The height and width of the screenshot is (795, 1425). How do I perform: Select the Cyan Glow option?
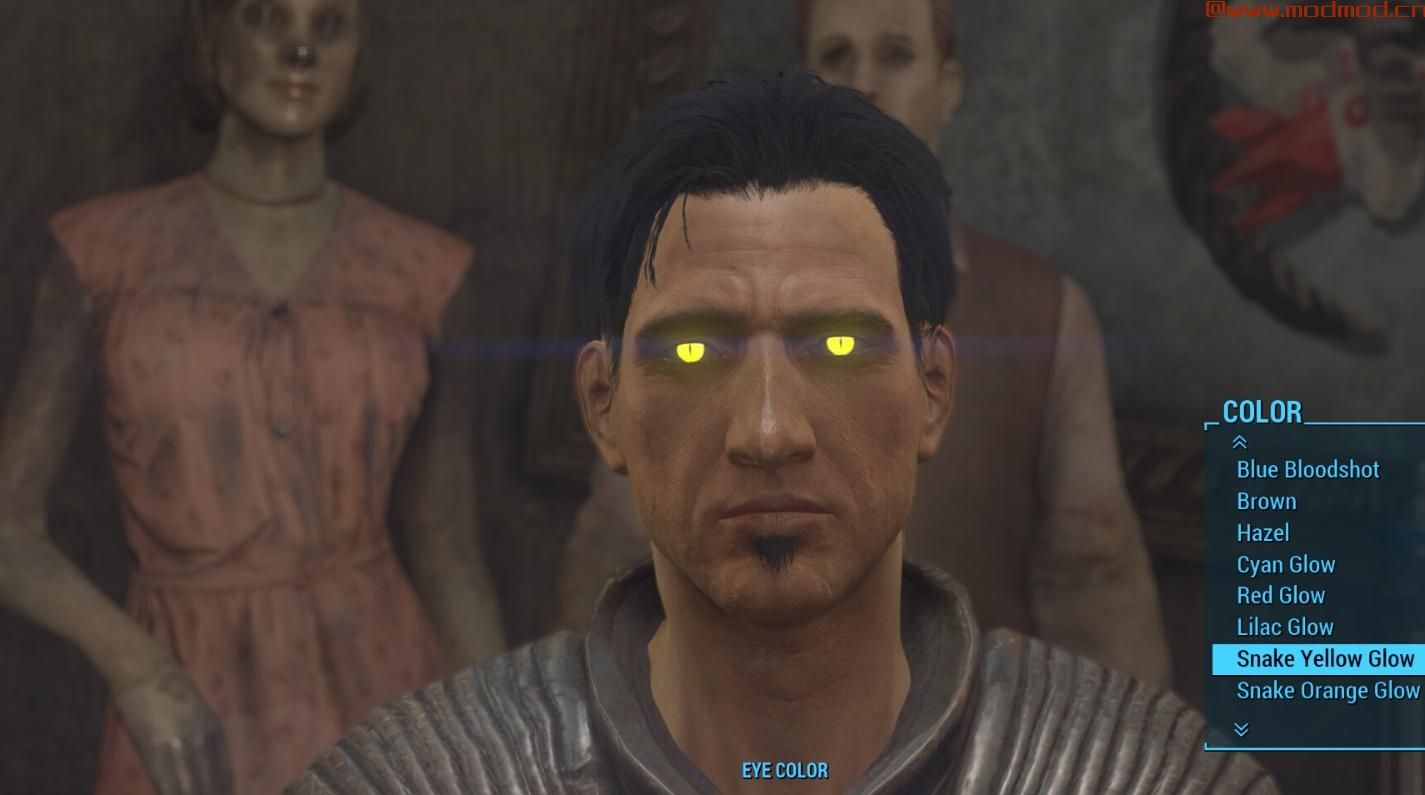[x=1285, y=564]
